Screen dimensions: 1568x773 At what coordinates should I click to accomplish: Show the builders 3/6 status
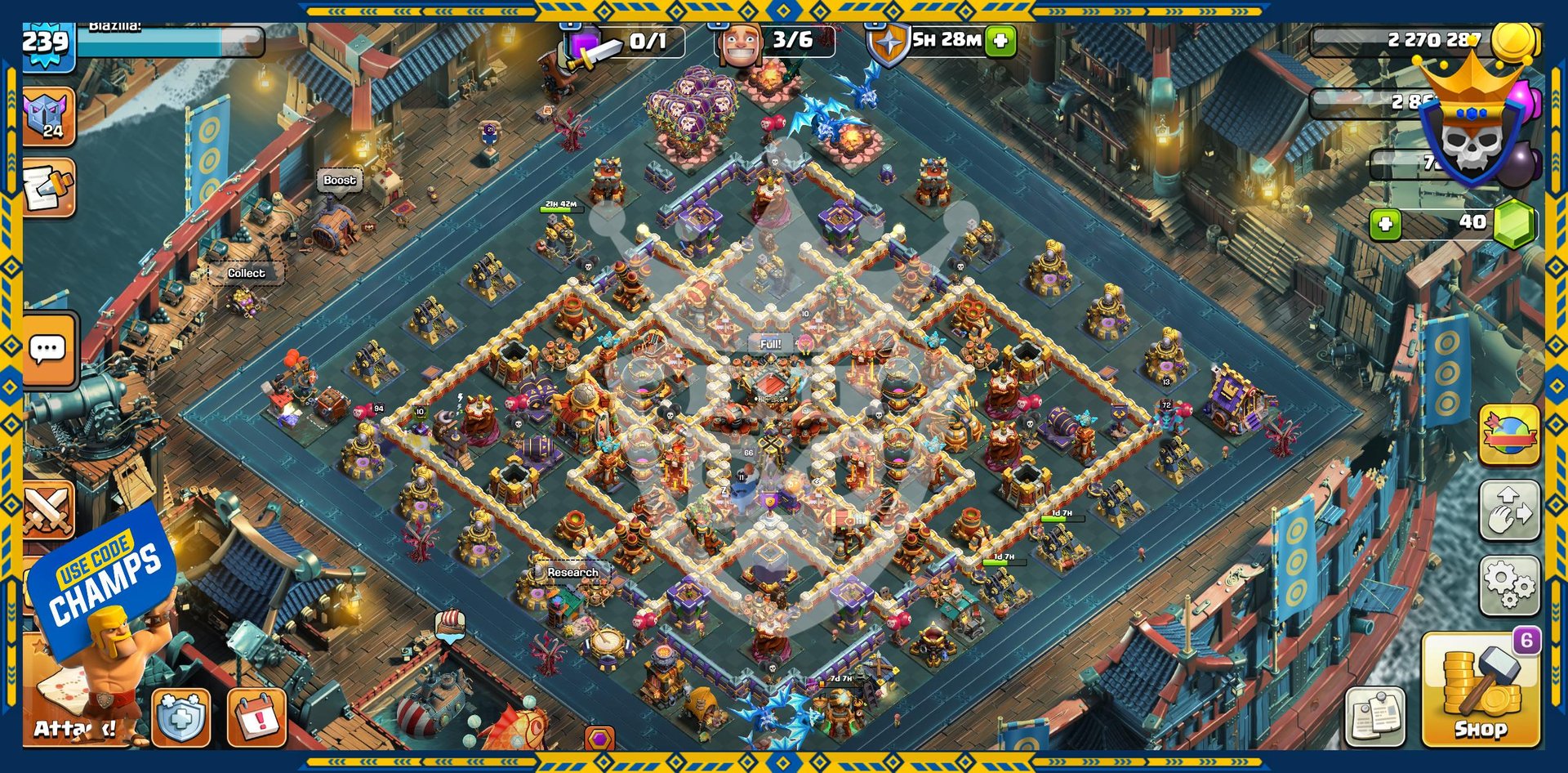click(x=776, y=40)
